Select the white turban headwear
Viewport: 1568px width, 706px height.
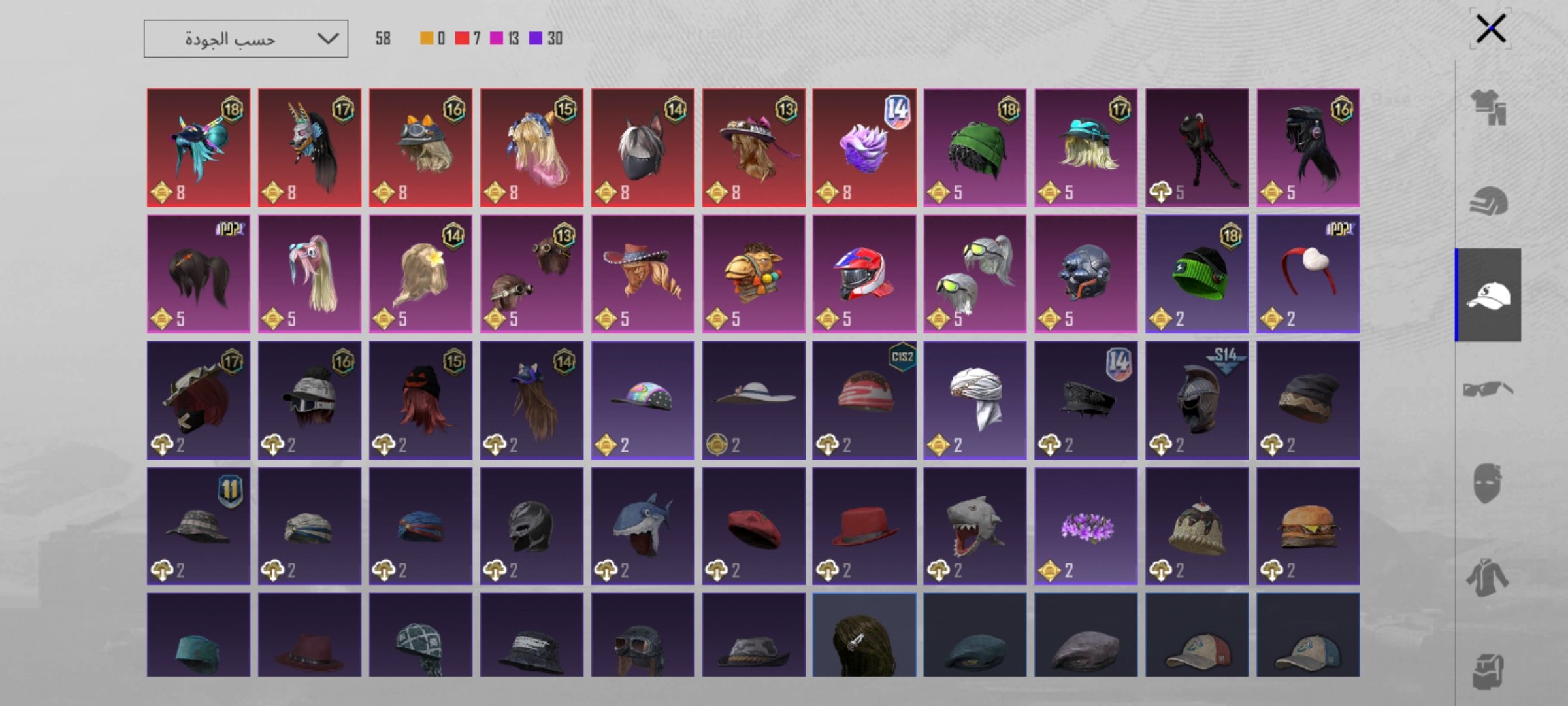[975, 400]
